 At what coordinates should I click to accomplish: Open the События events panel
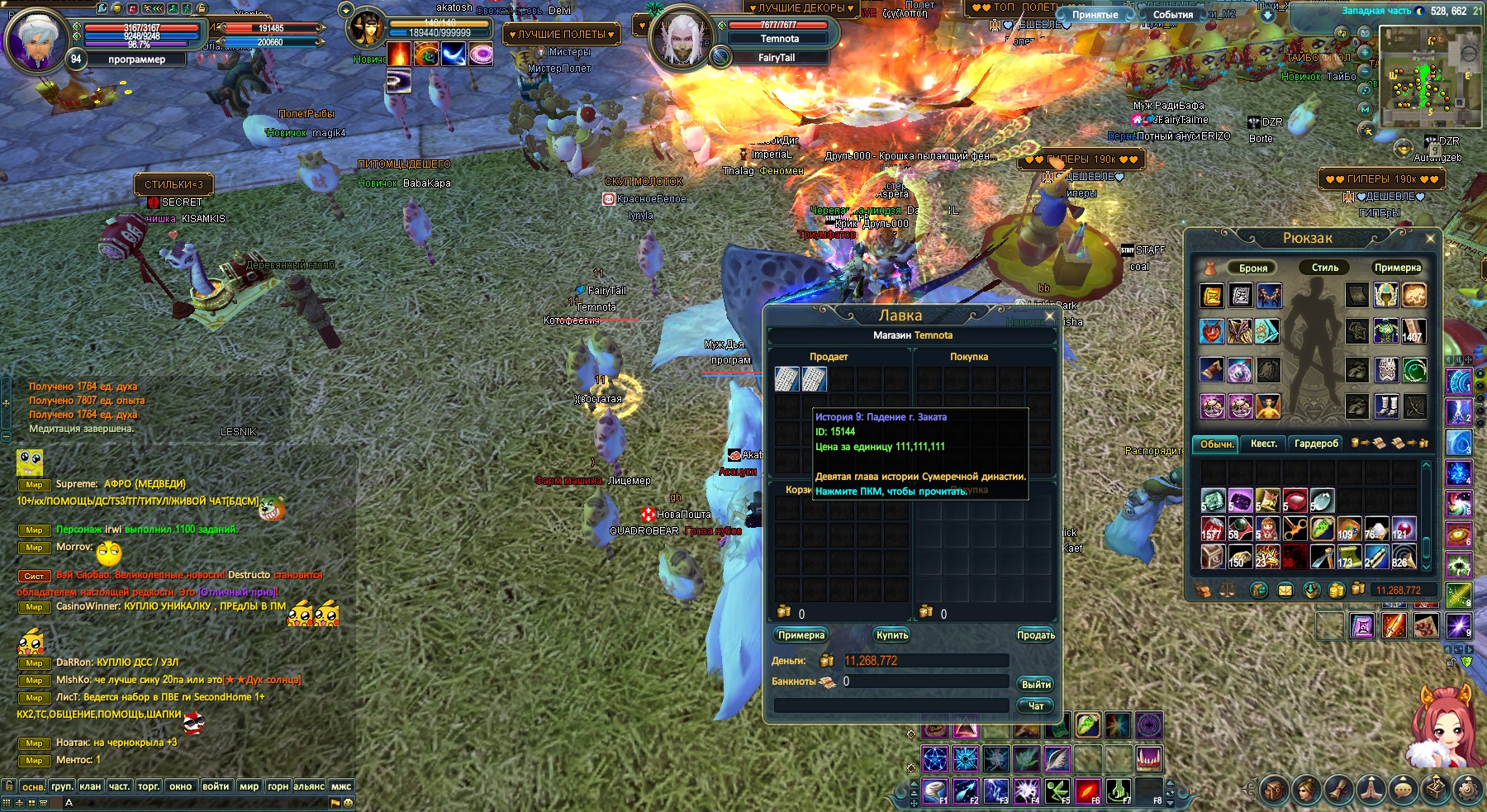click(1172, 15)
